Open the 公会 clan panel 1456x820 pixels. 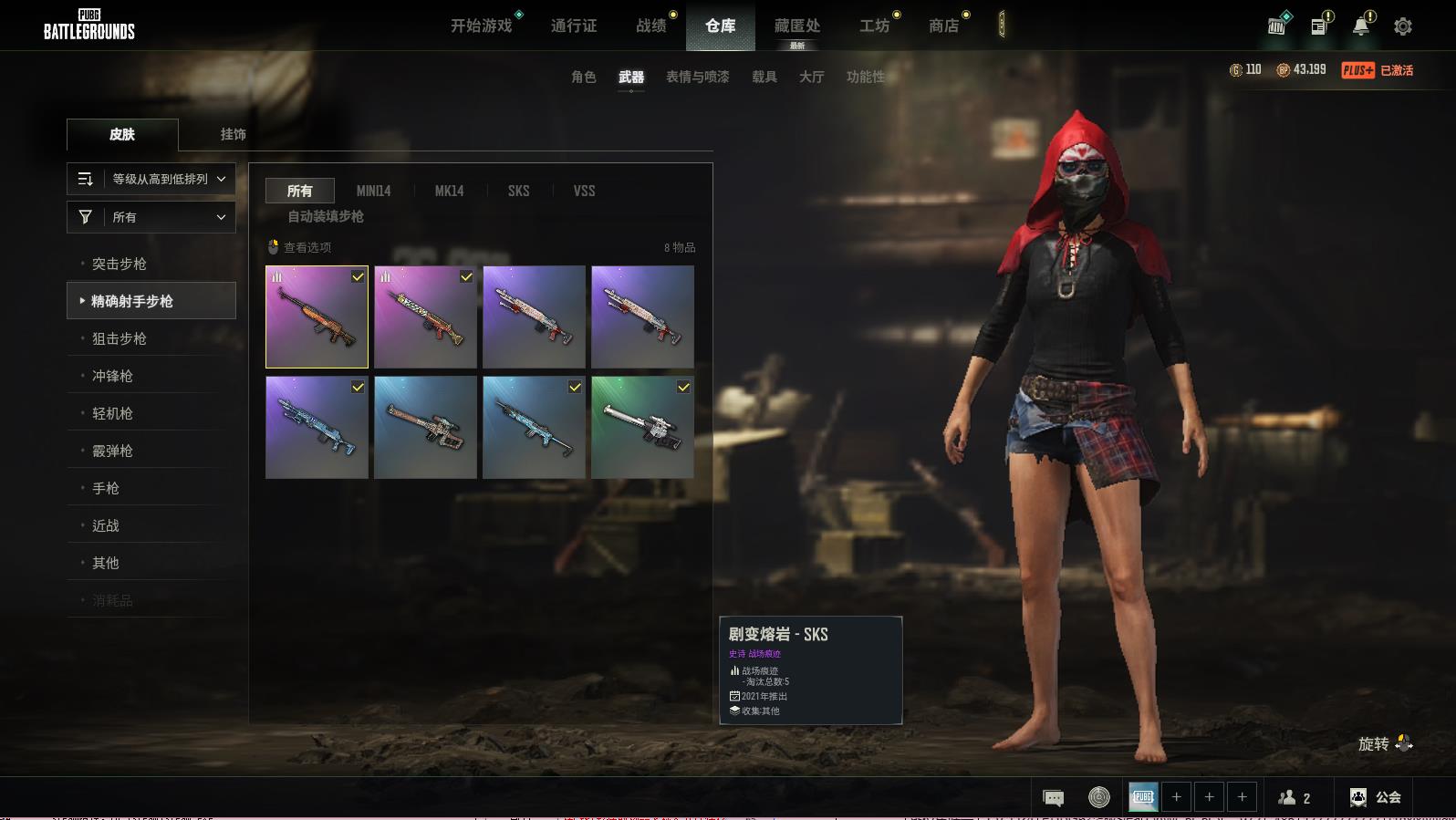tap(1376, 797)
